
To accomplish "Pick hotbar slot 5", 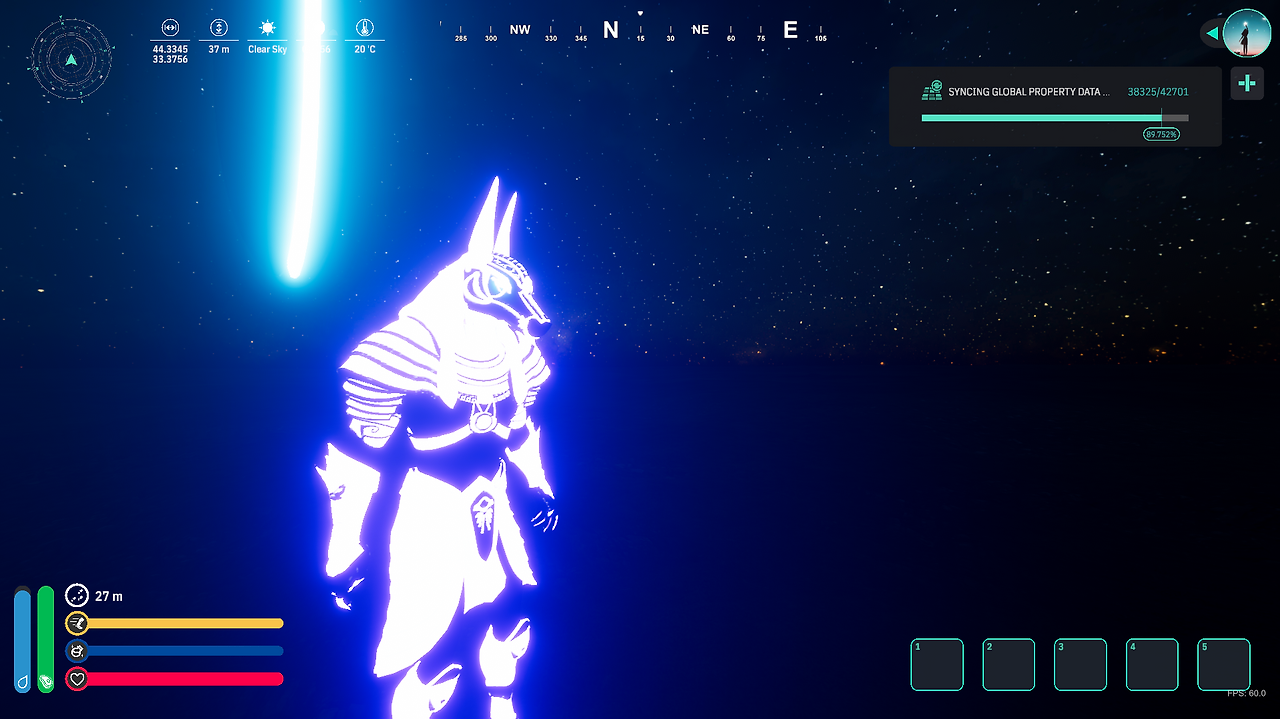I will (1224, 665).
